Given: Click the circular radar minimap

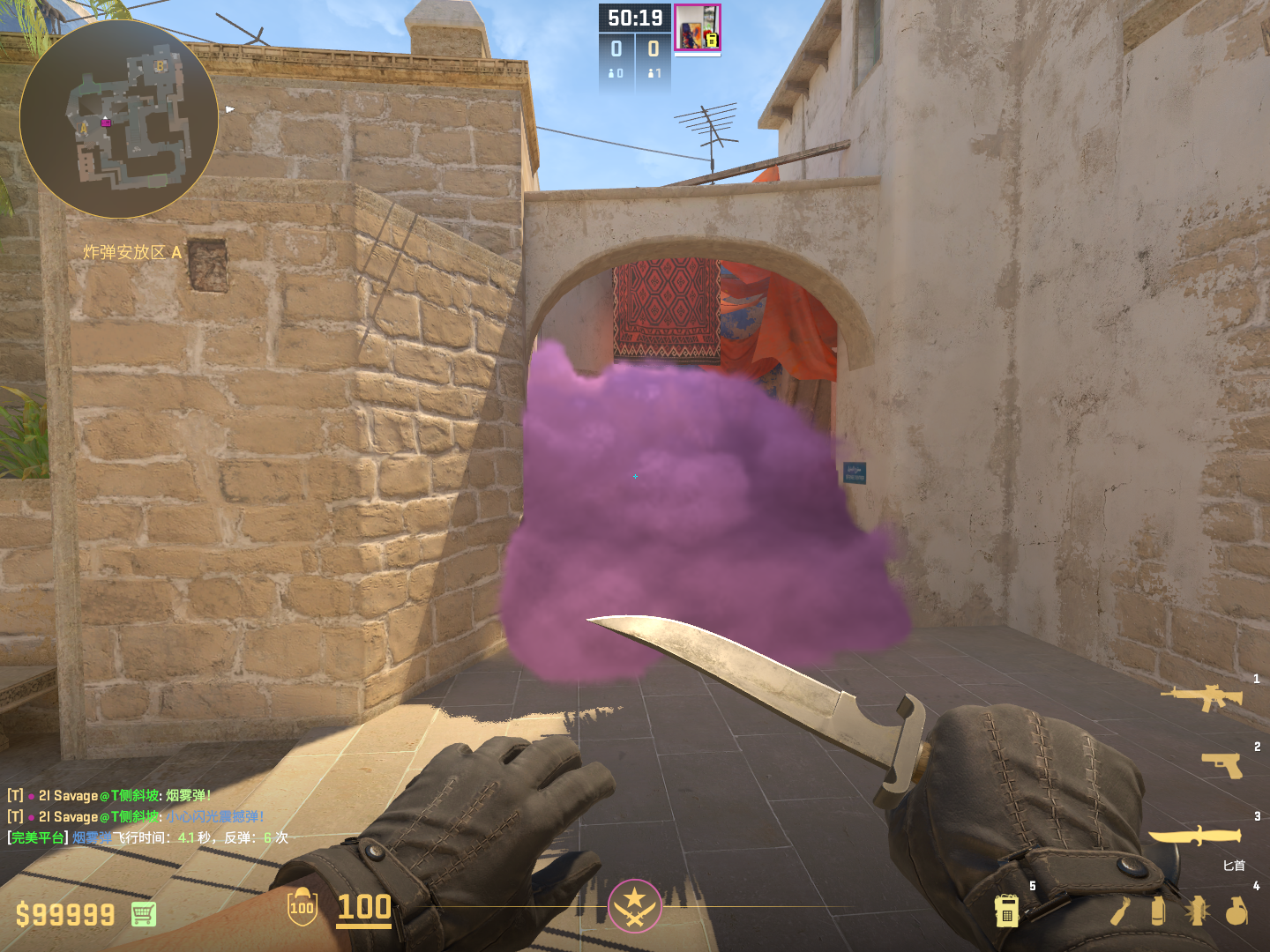Looking at the screenshot, I should coord(118,119).
